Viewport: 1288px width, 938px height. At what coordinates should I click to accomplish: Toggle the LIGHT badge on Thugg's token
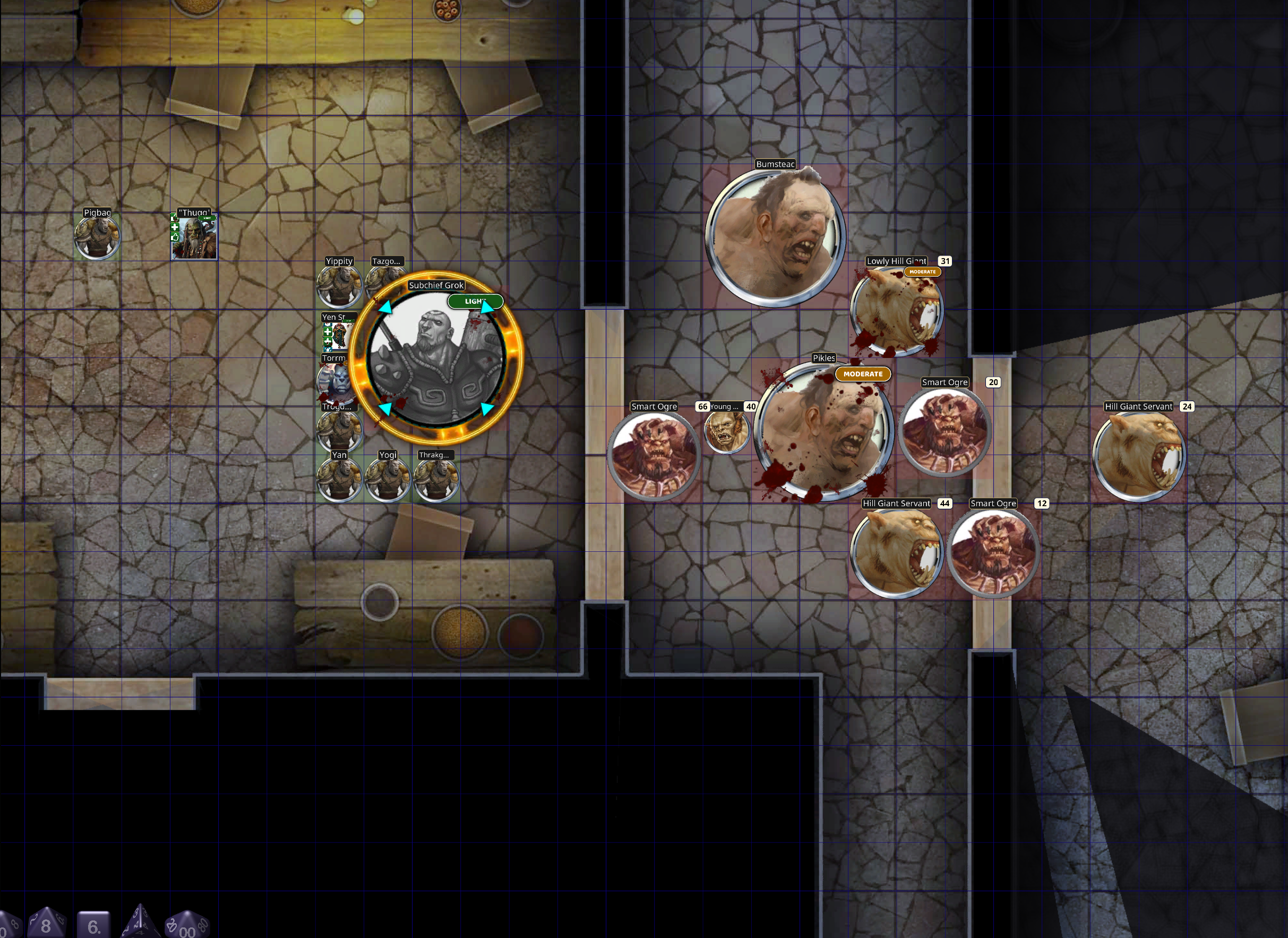[207, 218]
